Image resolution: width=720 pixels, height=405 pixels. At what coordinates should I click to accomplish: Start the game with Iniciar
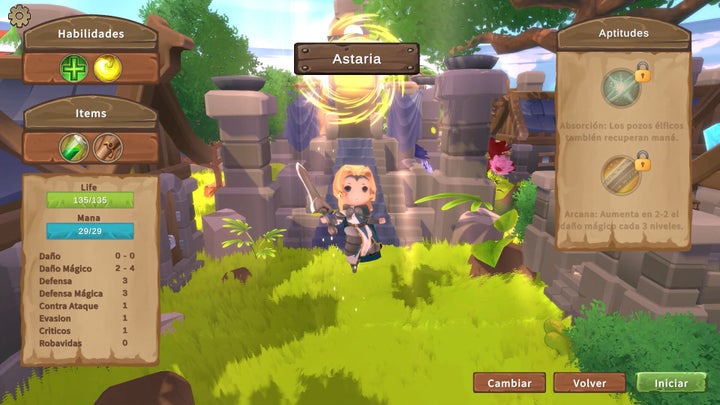[x=671, y=383]
